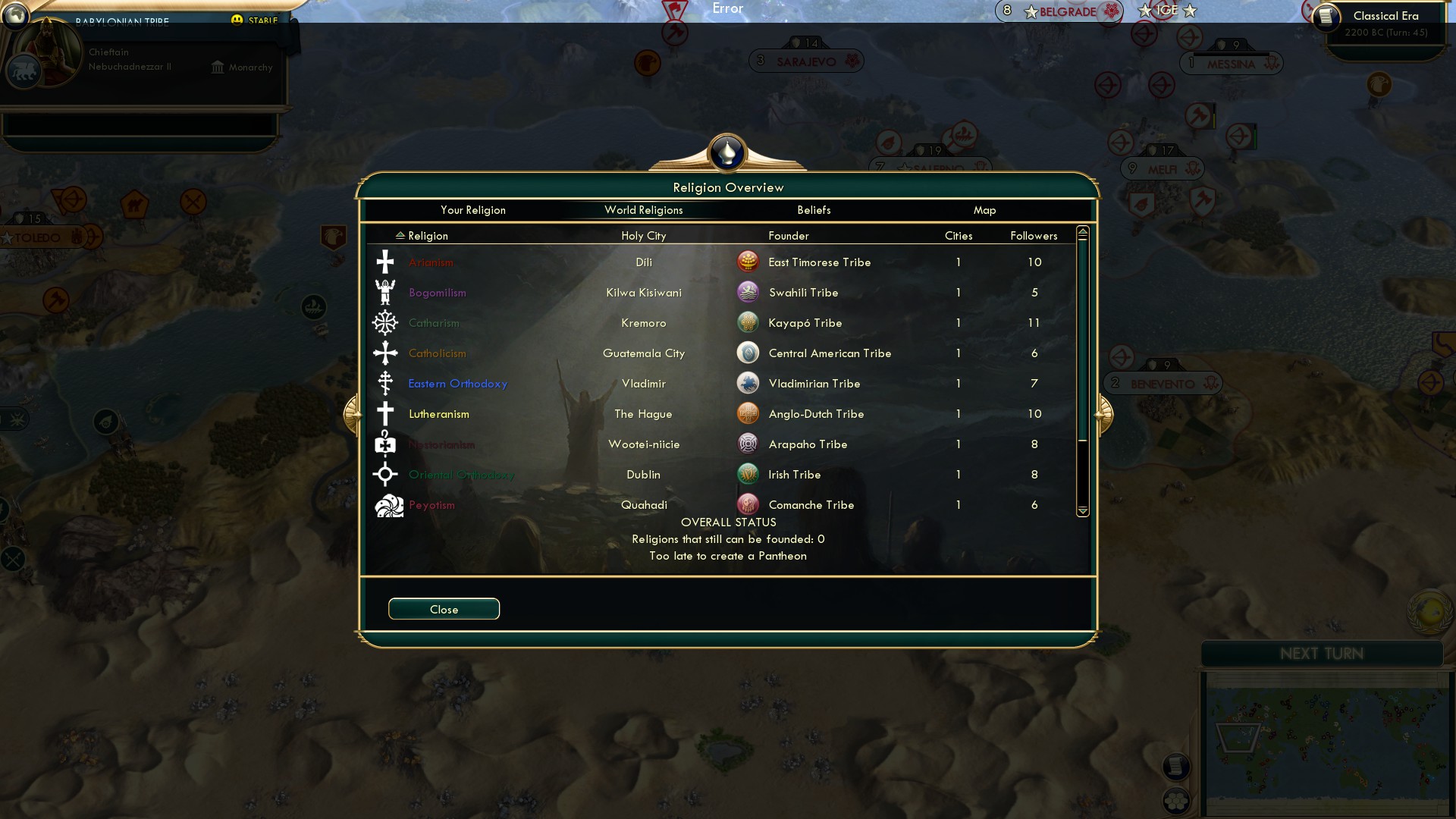The height and width of the screenshot is (819, 1456).
Task: Open the World Religions tab
Action: point(643,210)
